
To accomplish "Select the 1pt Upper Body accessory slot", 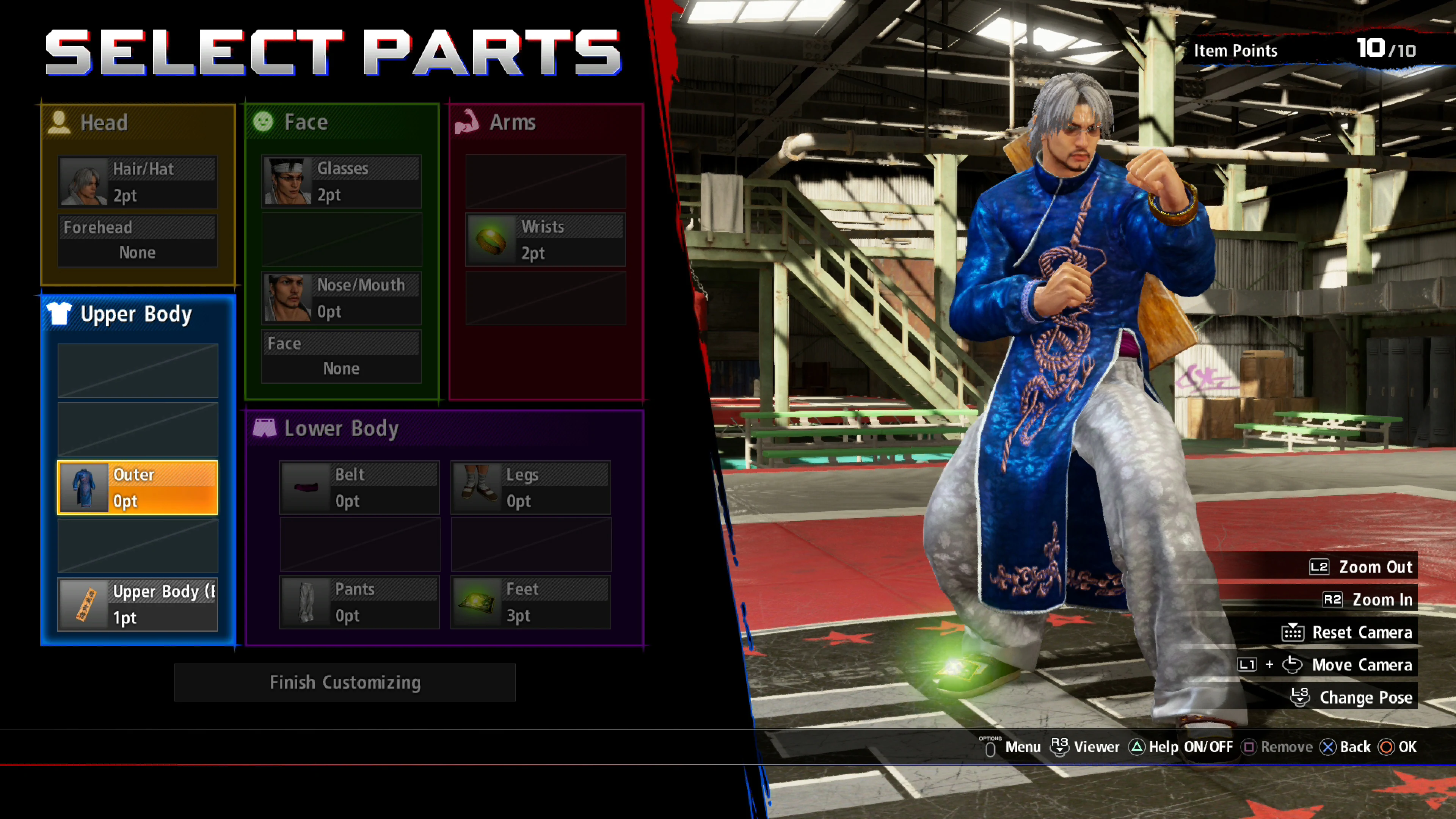I will pyautogui.click(x=137, y=604).
